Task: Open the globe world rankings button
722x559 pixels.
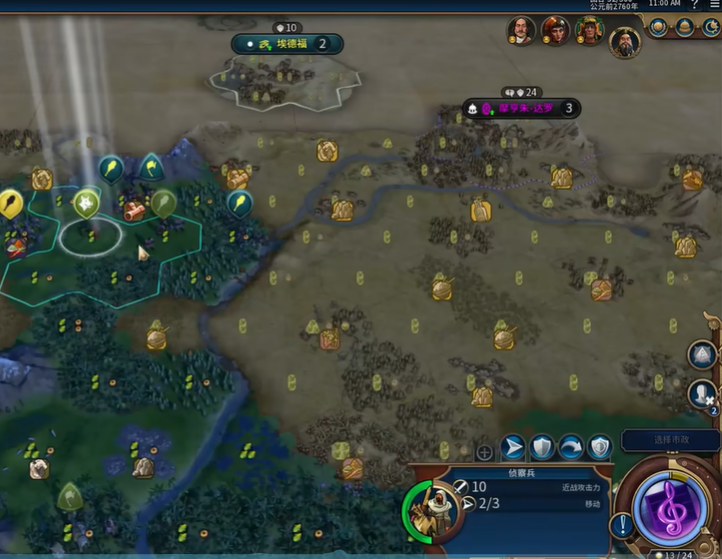Action: [659, 28]
